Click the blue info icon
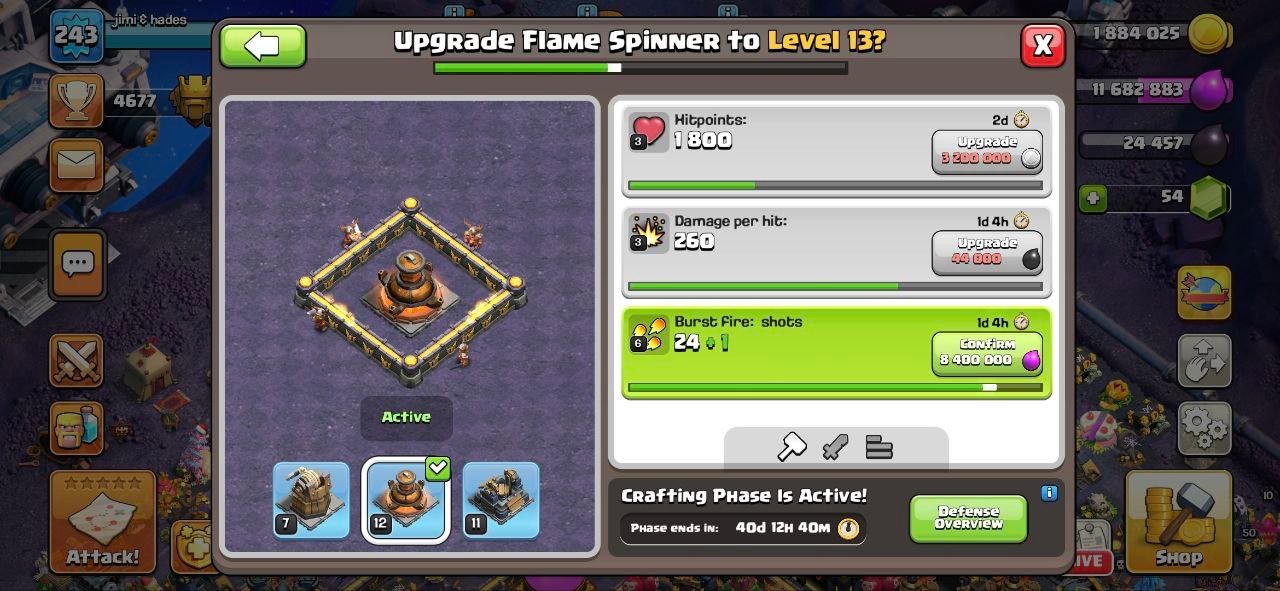 click(x=1049, y=493)
